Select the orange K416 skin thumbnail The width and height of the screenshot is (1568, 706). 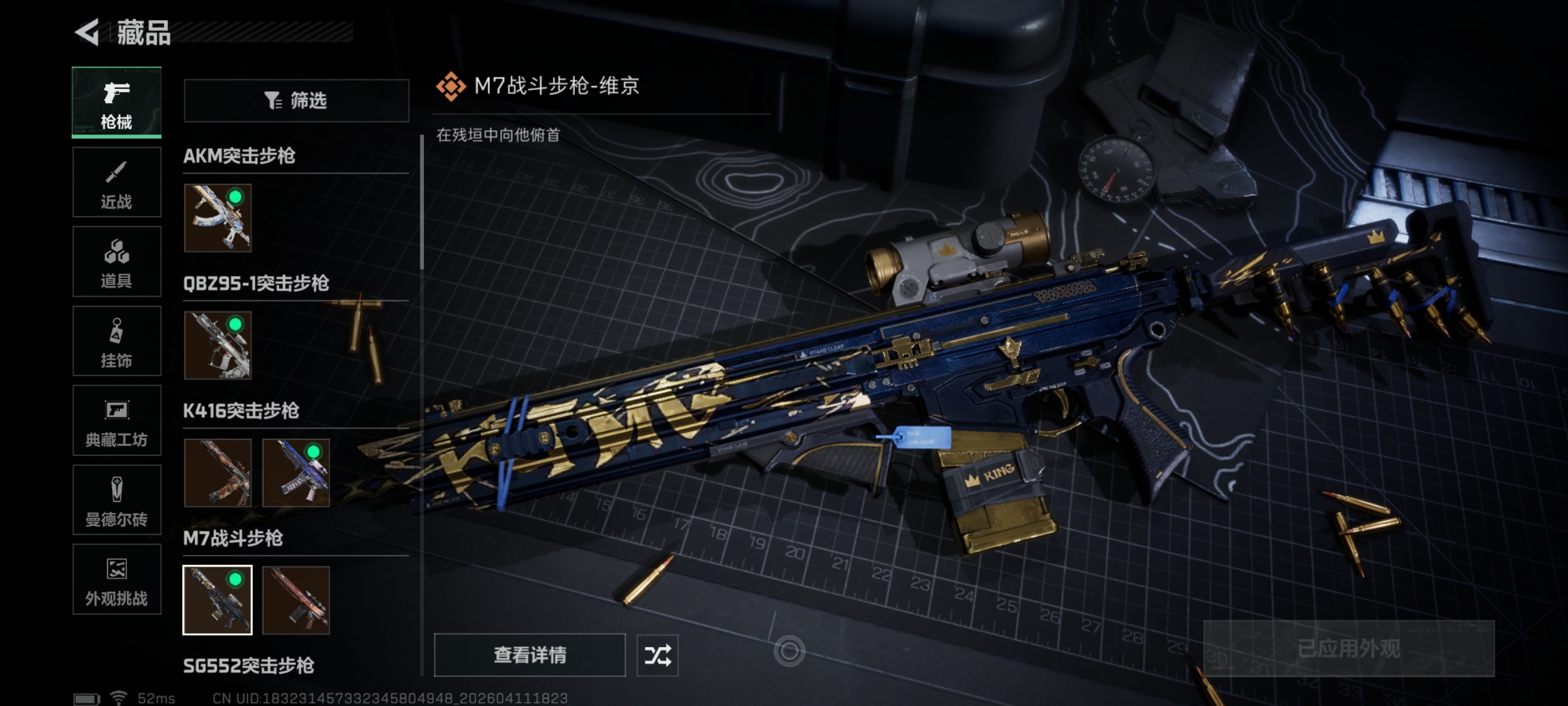[x=218, y=473]
